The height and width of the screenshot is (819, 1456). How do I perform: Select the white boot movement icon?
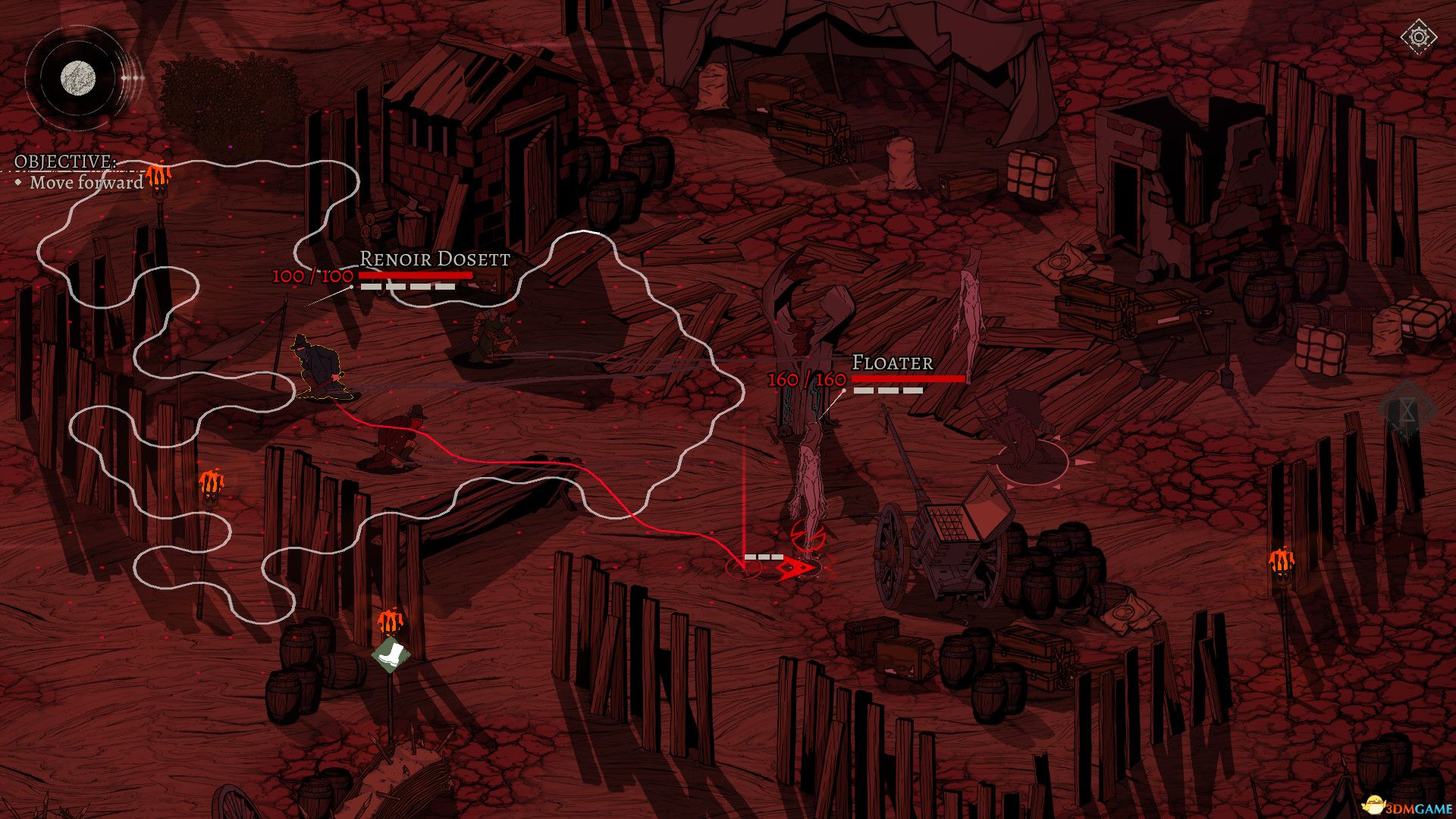(391, 654)
